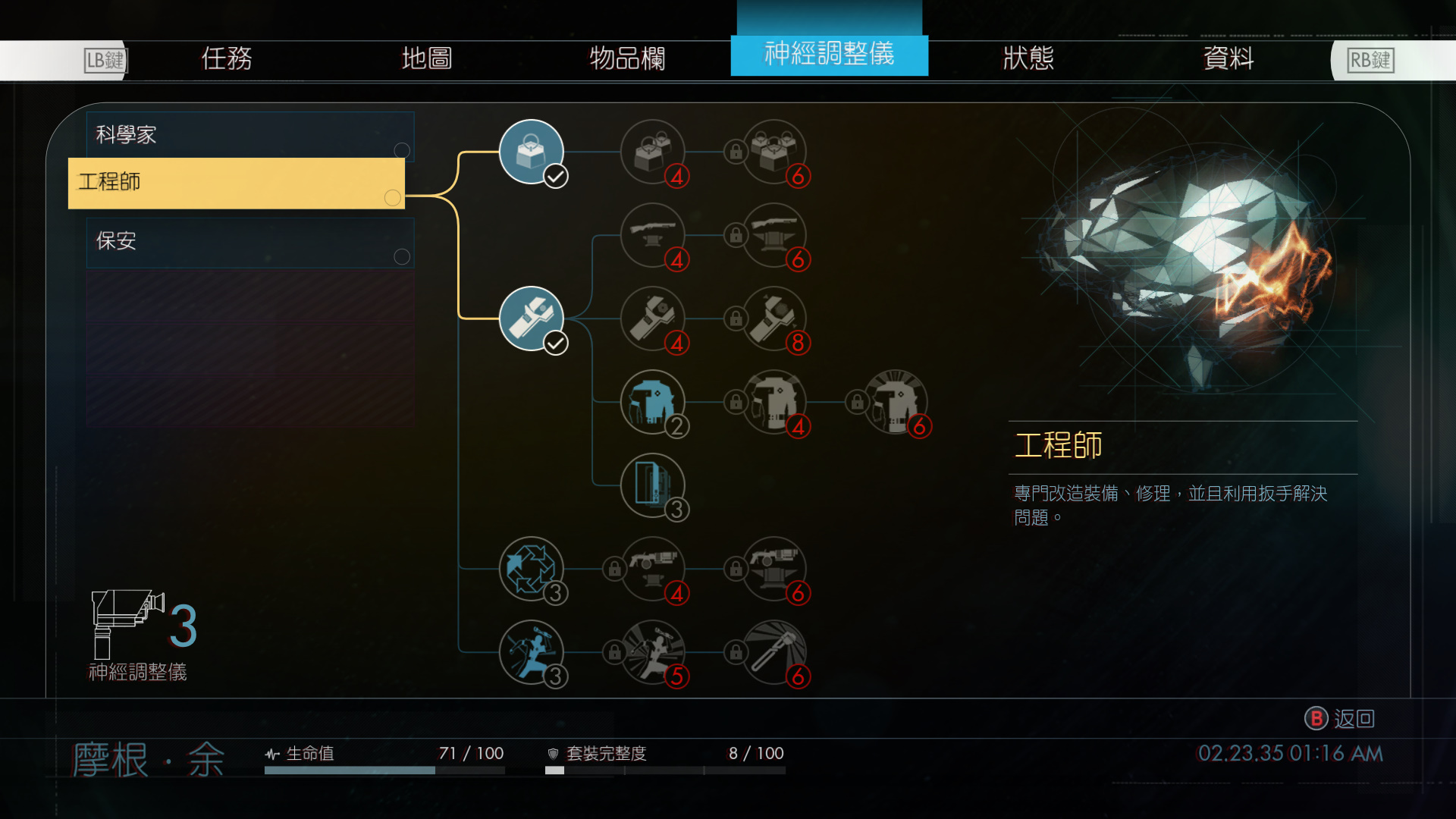The width and height of the screenshot is (1456, 819).
Task: Show the 資料 tab
Action: click(x=1228, y=58)
